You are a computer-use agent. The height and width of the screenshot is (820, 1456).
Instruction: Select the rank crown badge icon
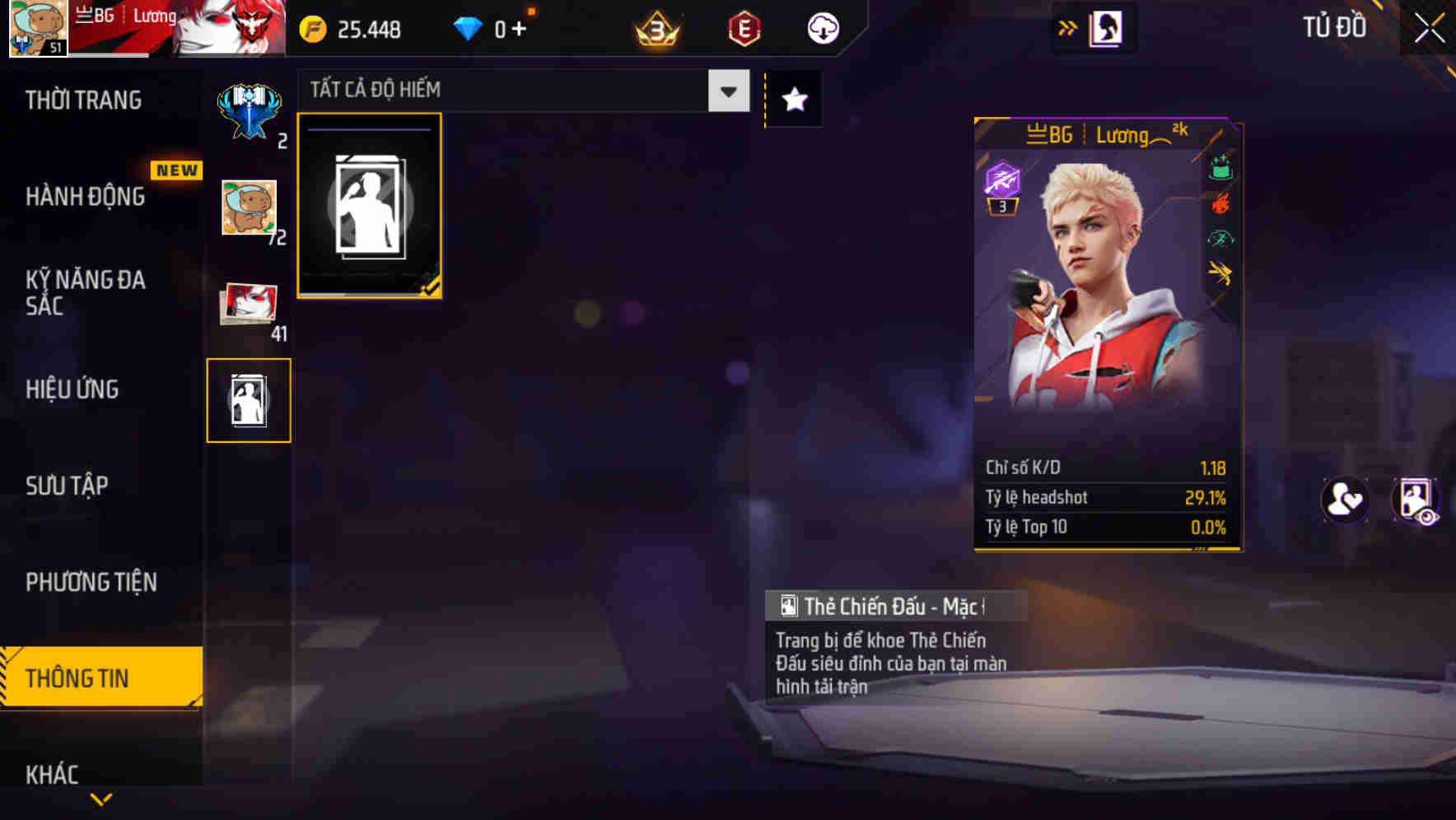653,27
